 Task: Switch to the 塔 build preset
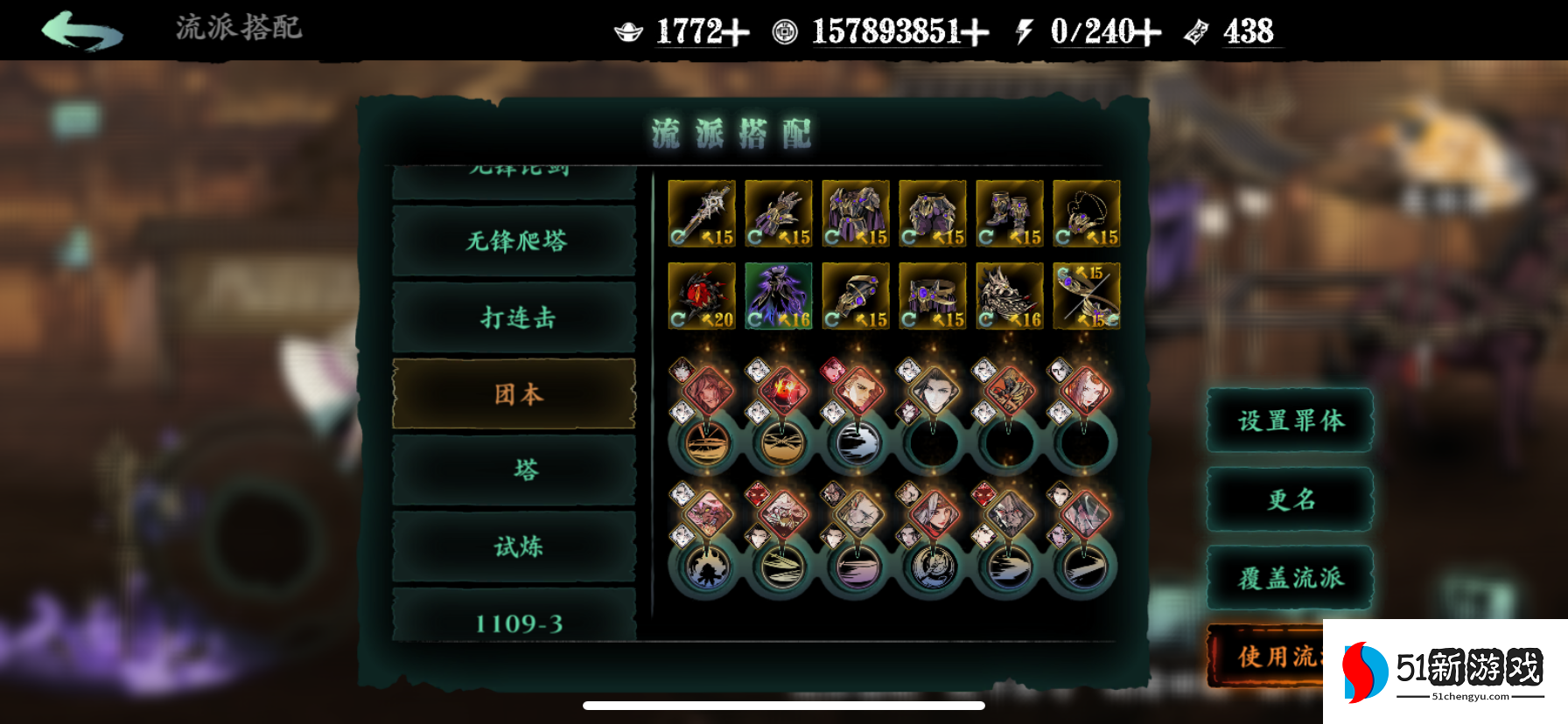click(x=514, y=470)
